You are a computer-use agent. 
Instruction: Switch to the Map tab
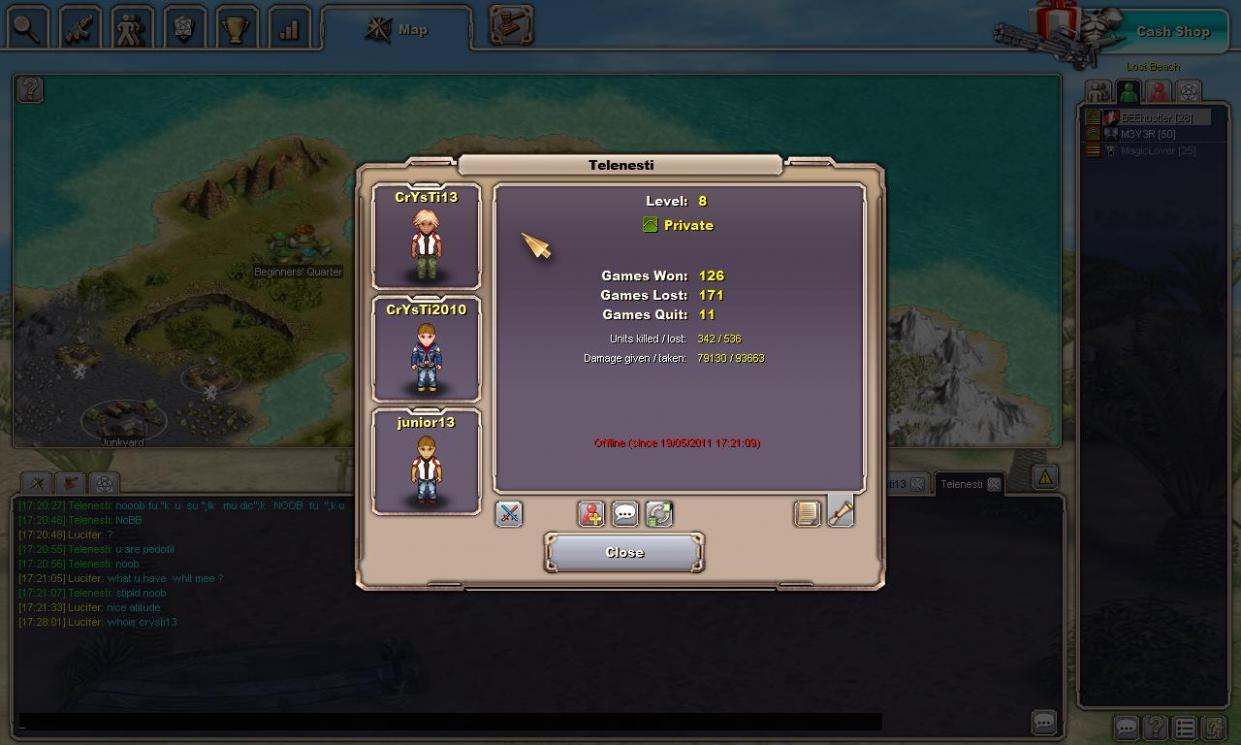[x=397, y=30]
